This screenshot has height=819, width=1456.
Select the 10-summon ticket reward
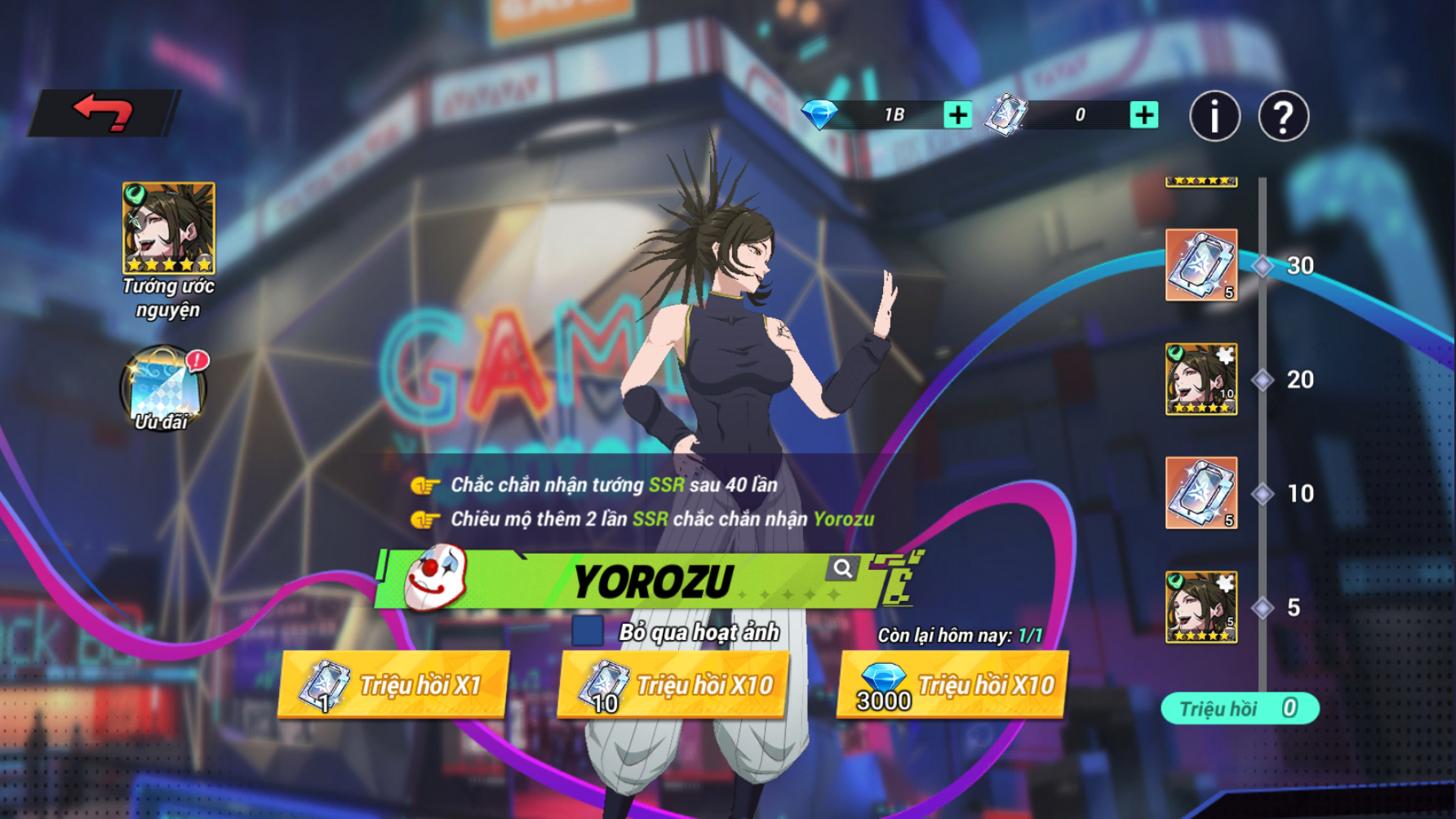tap(1201, 493)
